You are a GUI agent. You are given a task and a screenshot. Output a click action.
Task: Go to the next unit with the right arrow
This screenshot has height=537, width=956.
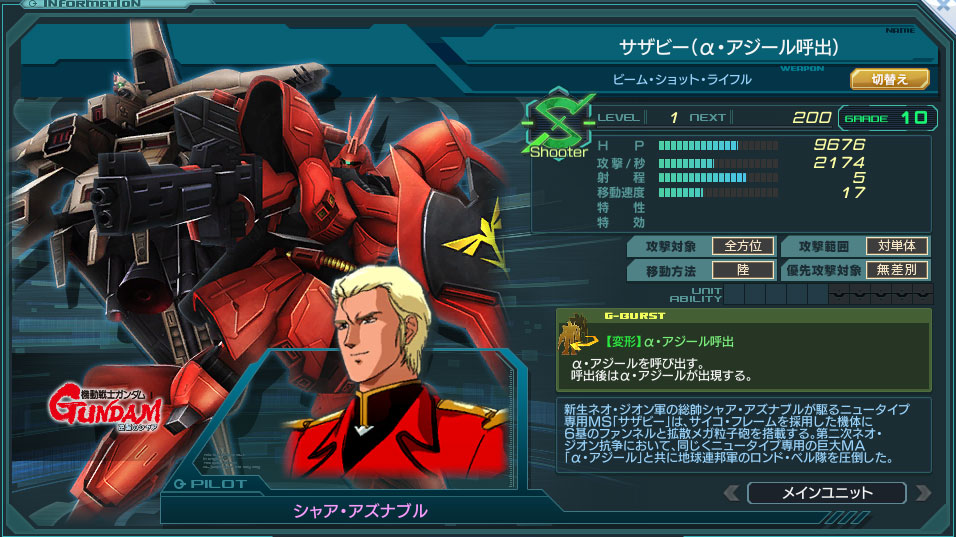pyautogui.click(x=922, y=493)
